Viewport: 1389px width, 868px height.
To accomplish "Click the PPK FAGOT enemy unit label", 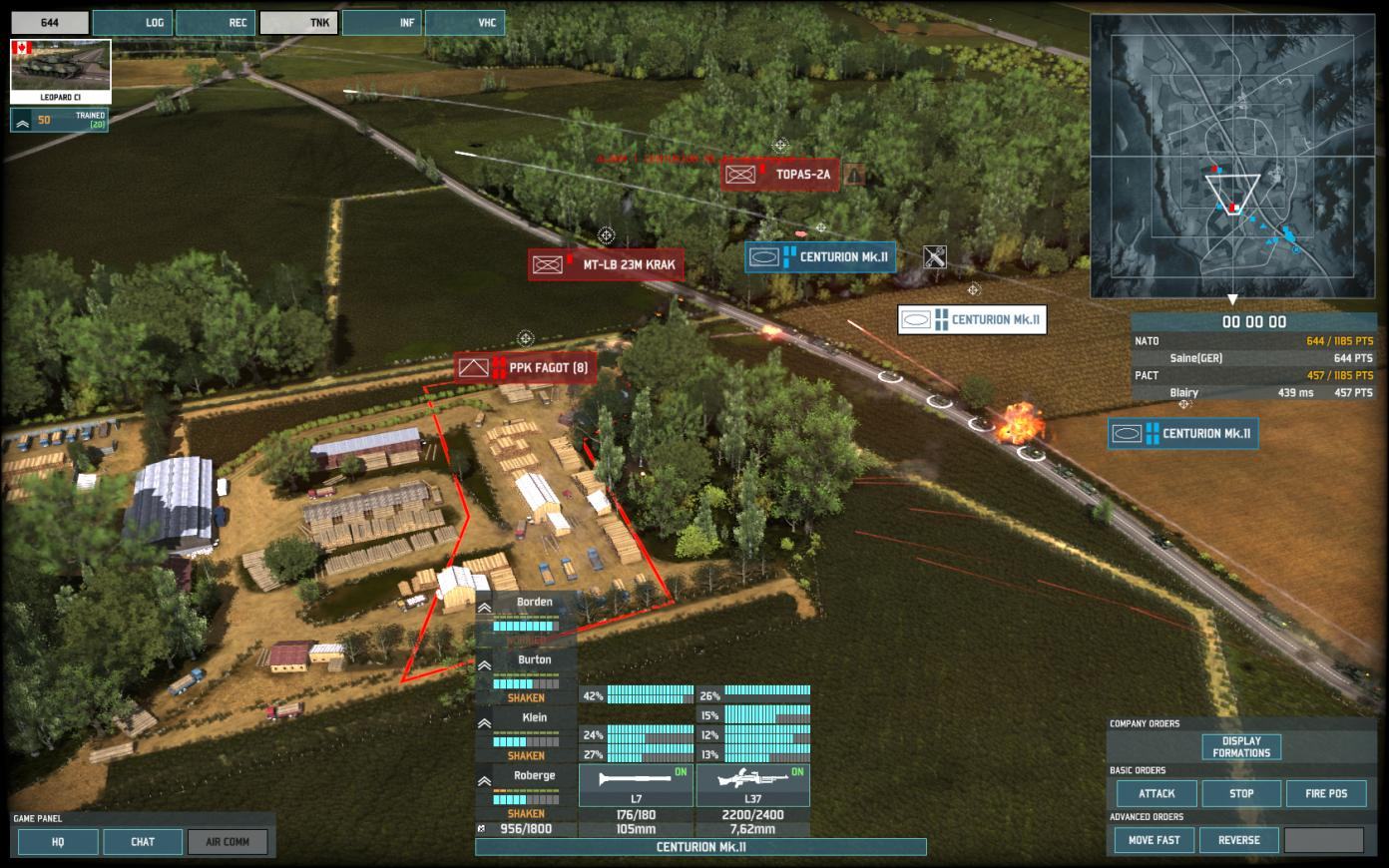I will [526, 368].
